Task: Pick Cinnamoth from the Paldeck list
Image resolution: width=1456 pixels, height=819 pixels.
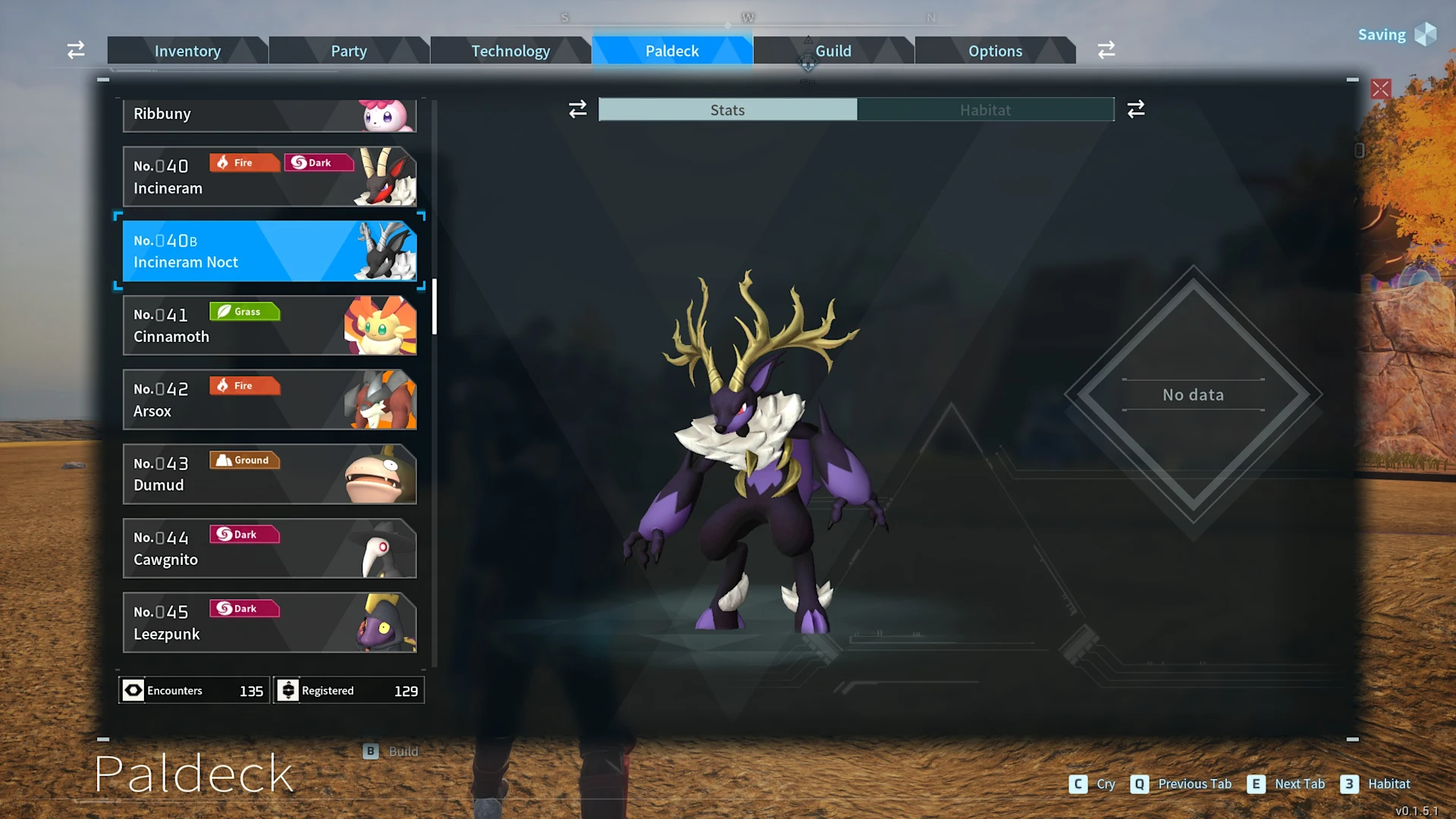Action: (x=269, y=325)
